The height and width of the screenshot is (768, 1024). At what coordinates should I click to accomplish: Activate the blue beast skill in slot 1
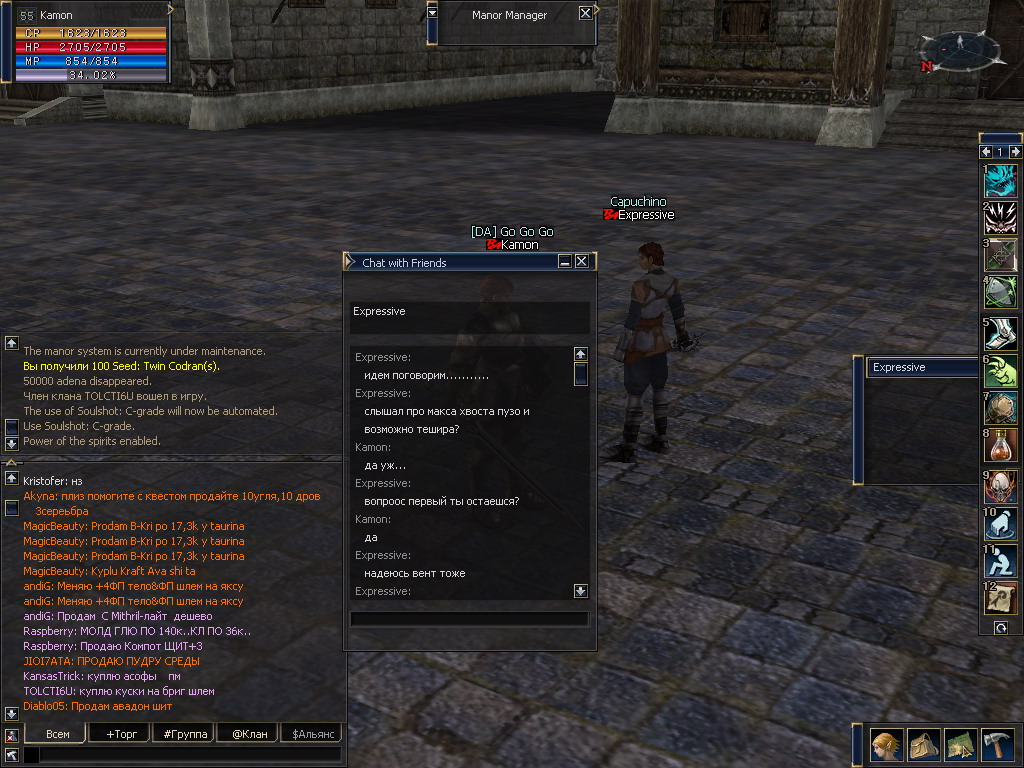pyautogui.click(x=1001, y=181)
